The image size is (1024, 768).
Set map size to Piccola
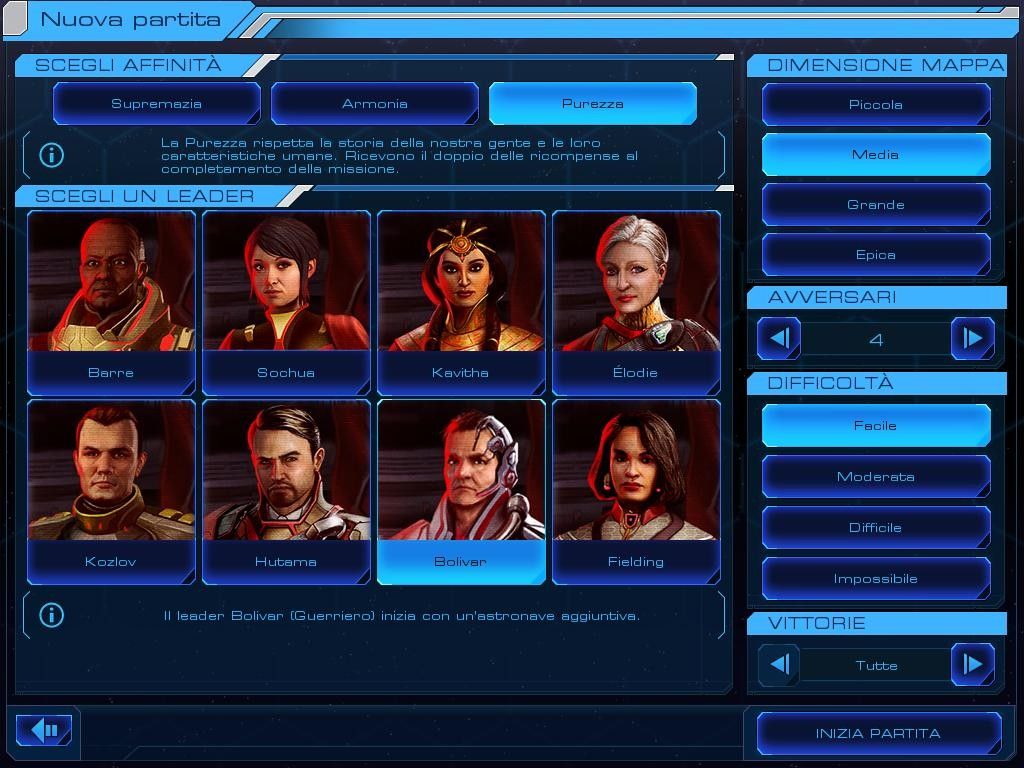point(876,105)
